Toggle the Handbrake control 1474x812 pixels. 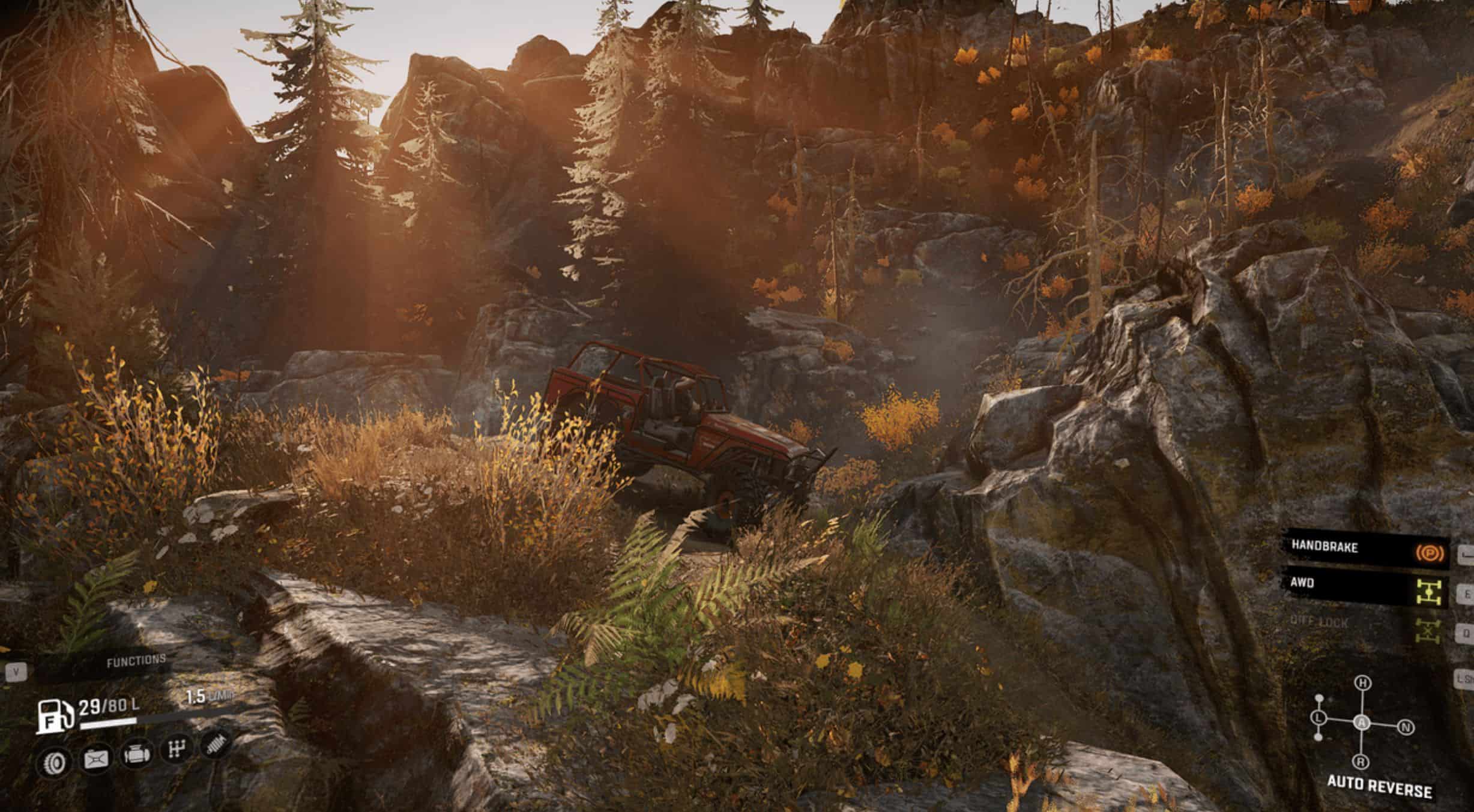[x=1369, y=548]
